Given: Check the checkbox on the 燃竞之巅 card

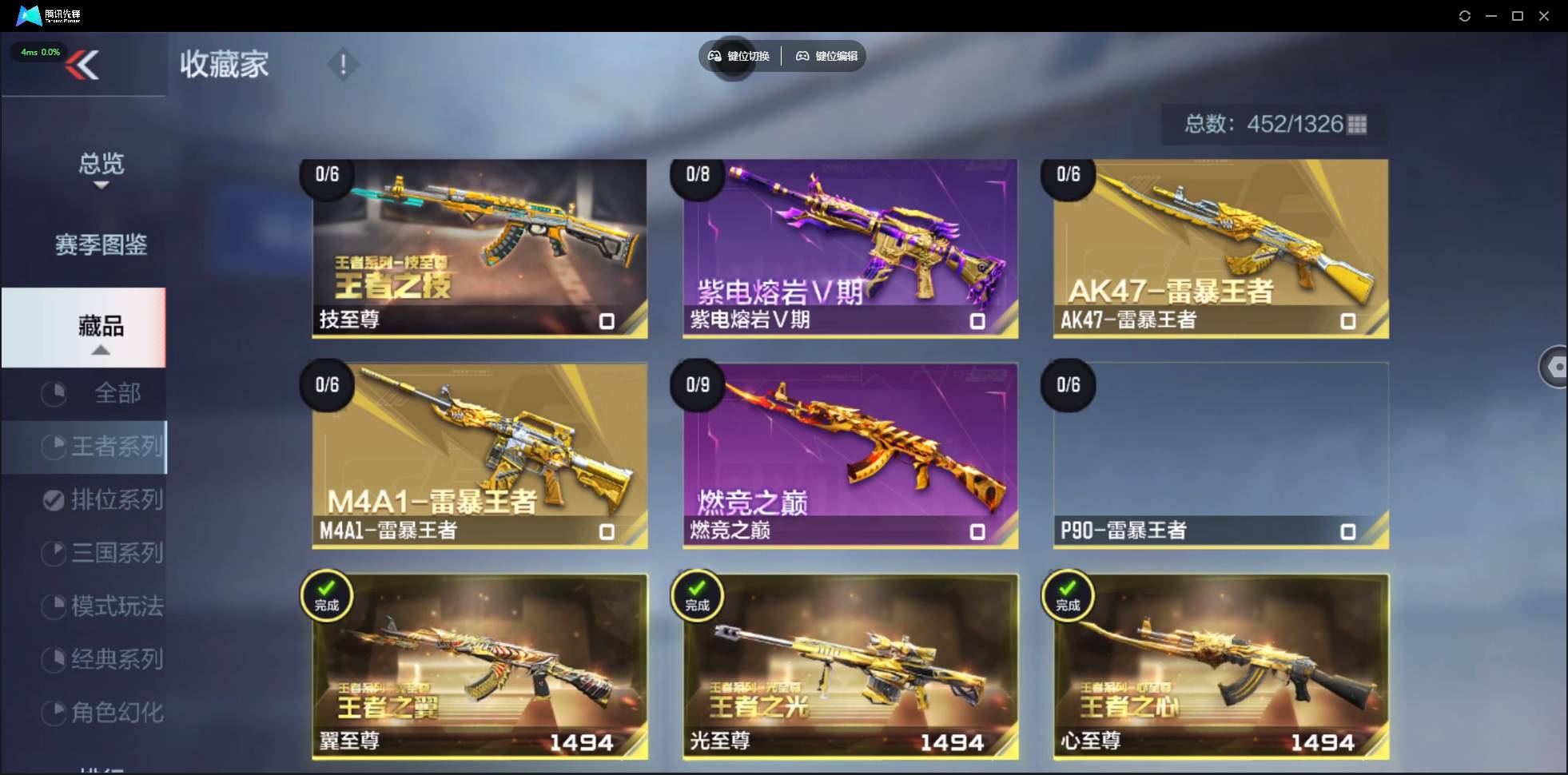Looking at the screenshot, I should click(978, 531).
